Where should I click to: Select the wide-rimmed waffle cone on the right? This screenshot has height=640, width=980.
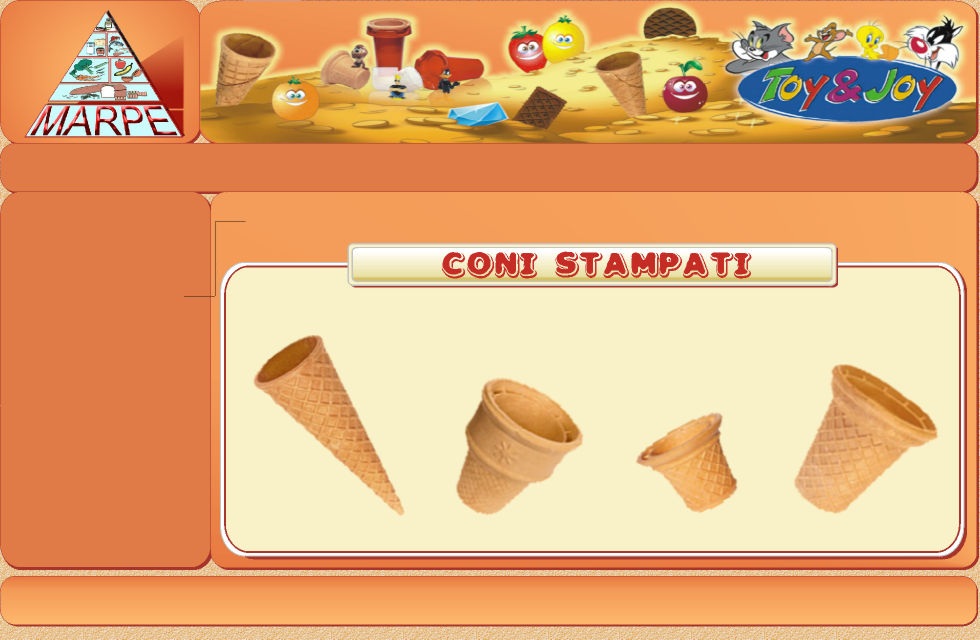click(x=864, y=436)
